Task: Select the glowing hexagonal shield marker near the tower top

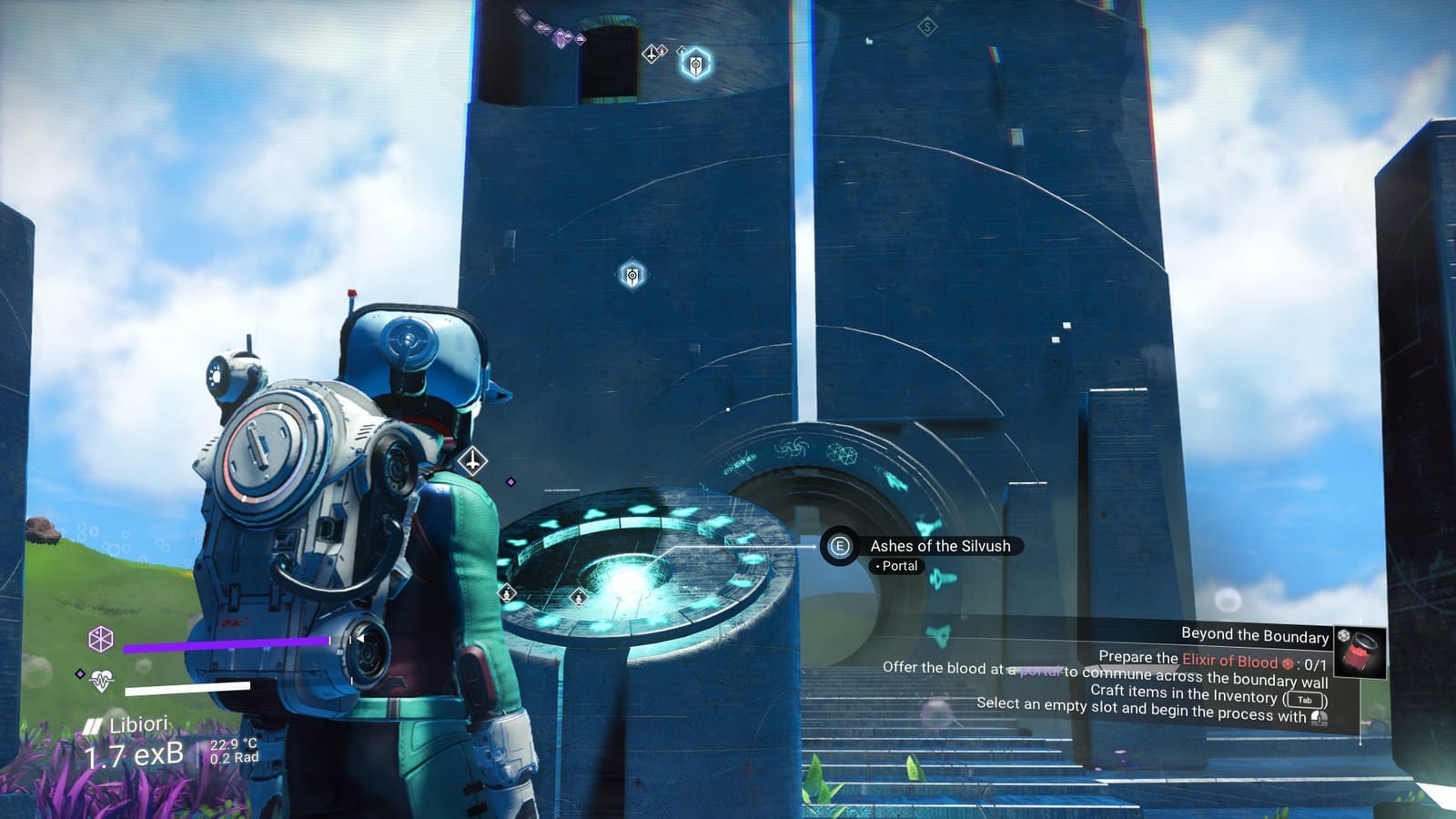Action: 695,64
